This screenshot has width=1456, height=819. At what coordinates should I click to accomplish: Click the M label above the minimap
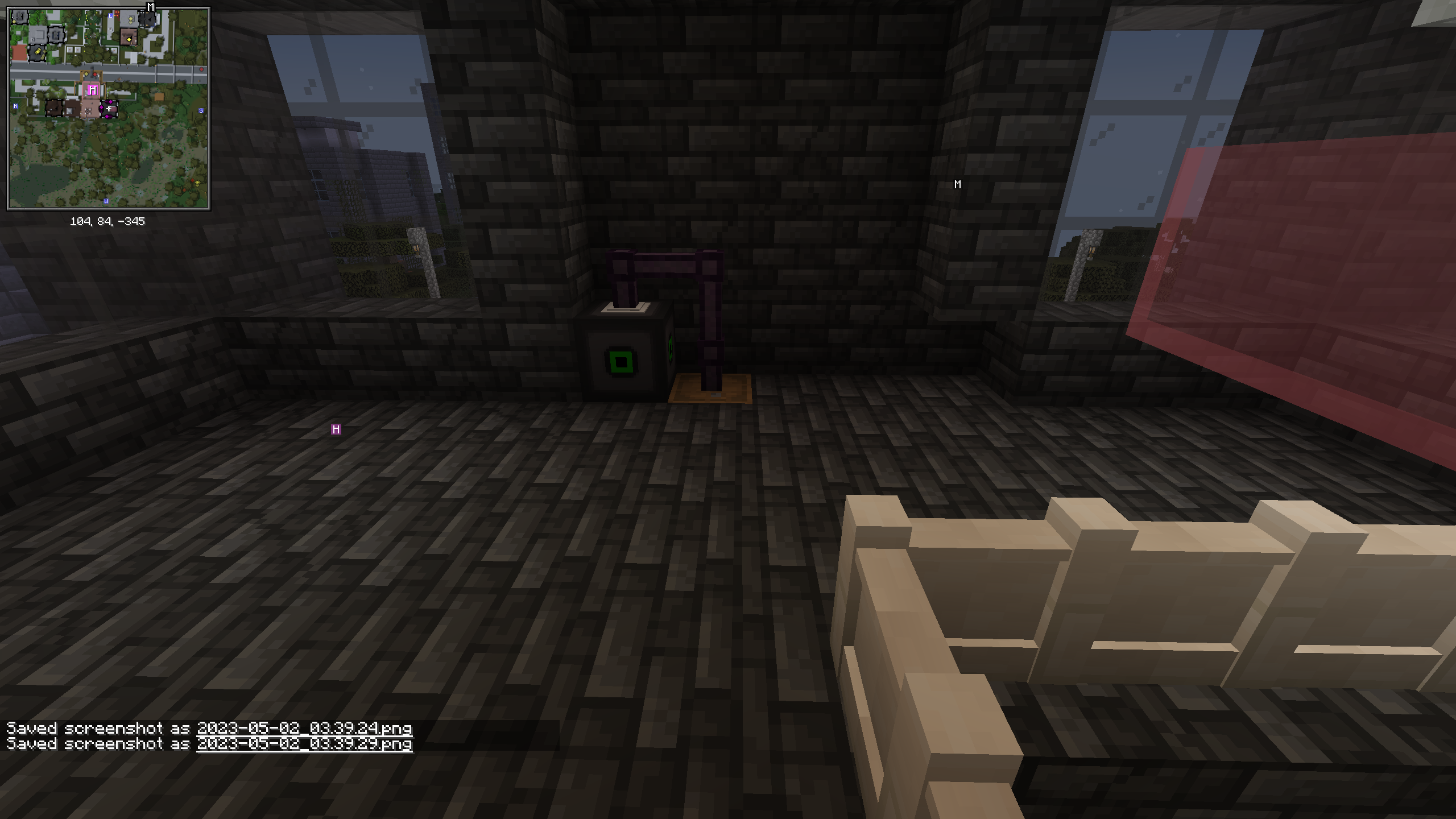[150, 6]
